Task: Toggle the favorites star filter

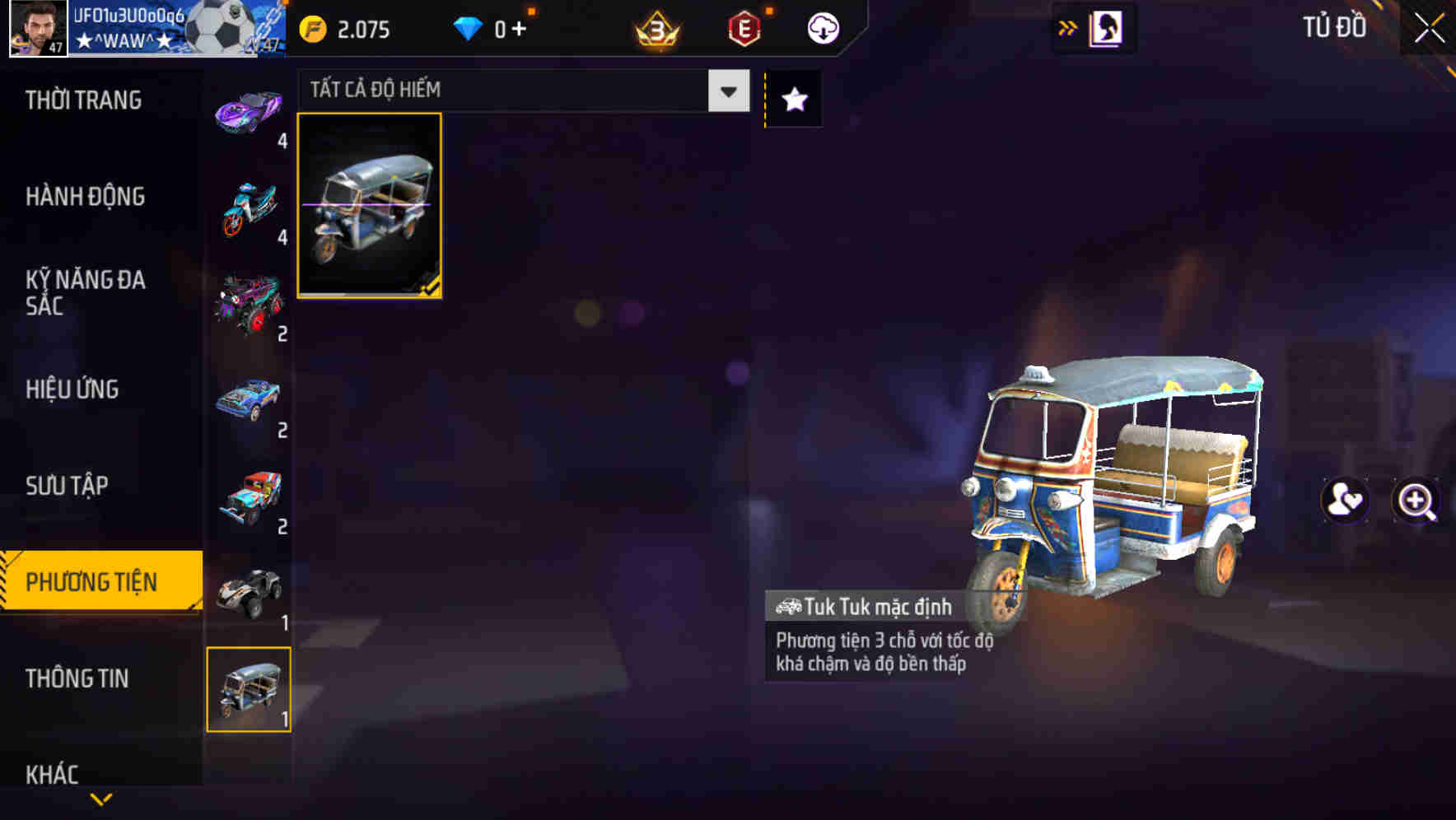Action: 793,98
